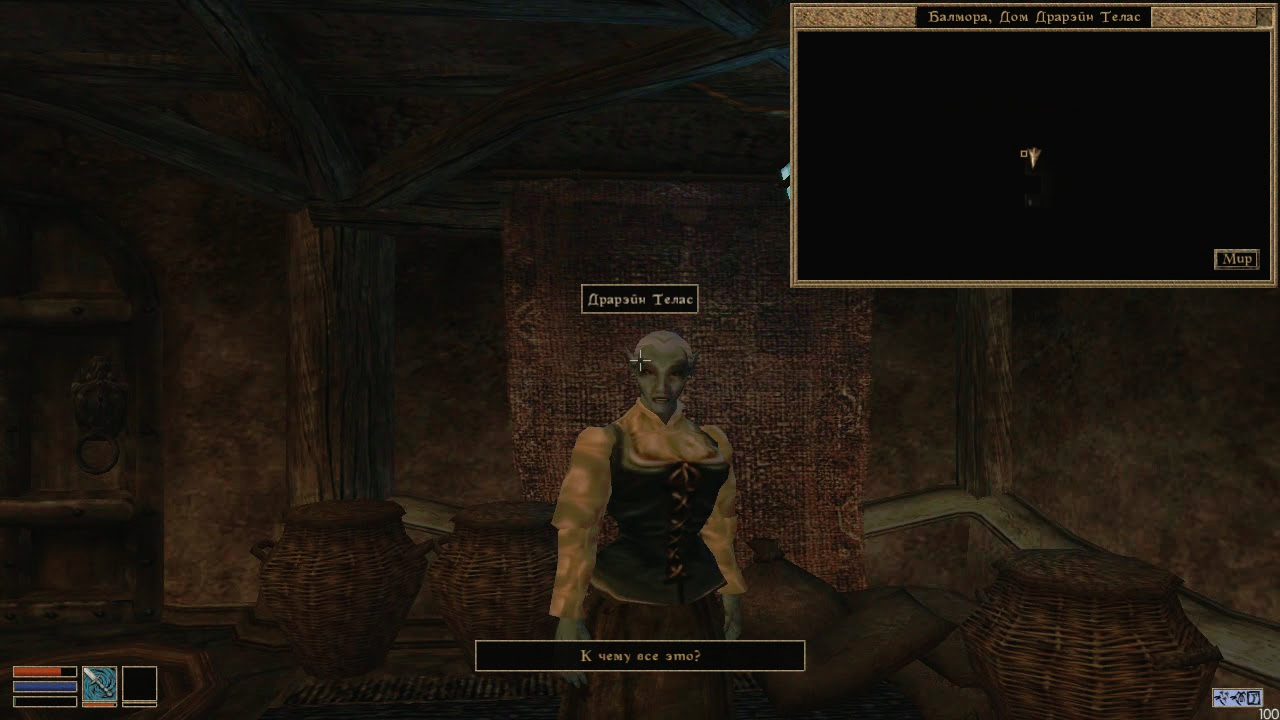Click the player marker on the map
The width and height of the screenshot is (1280, 720).
(x=1033, y=155)
